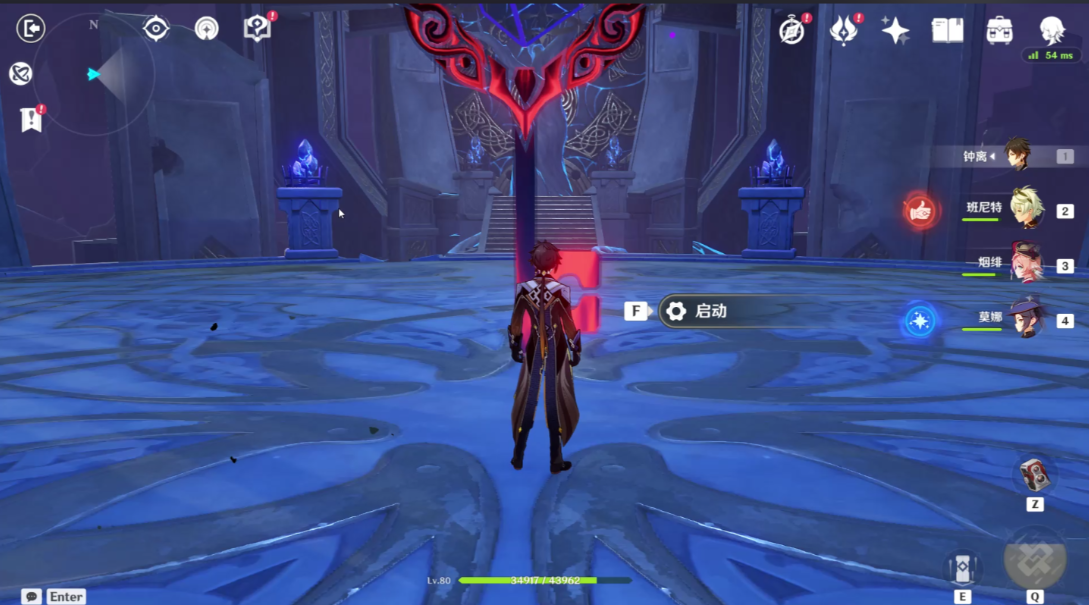
Task: Open the quest bookmark icon with alert
Action: [31, 120]
